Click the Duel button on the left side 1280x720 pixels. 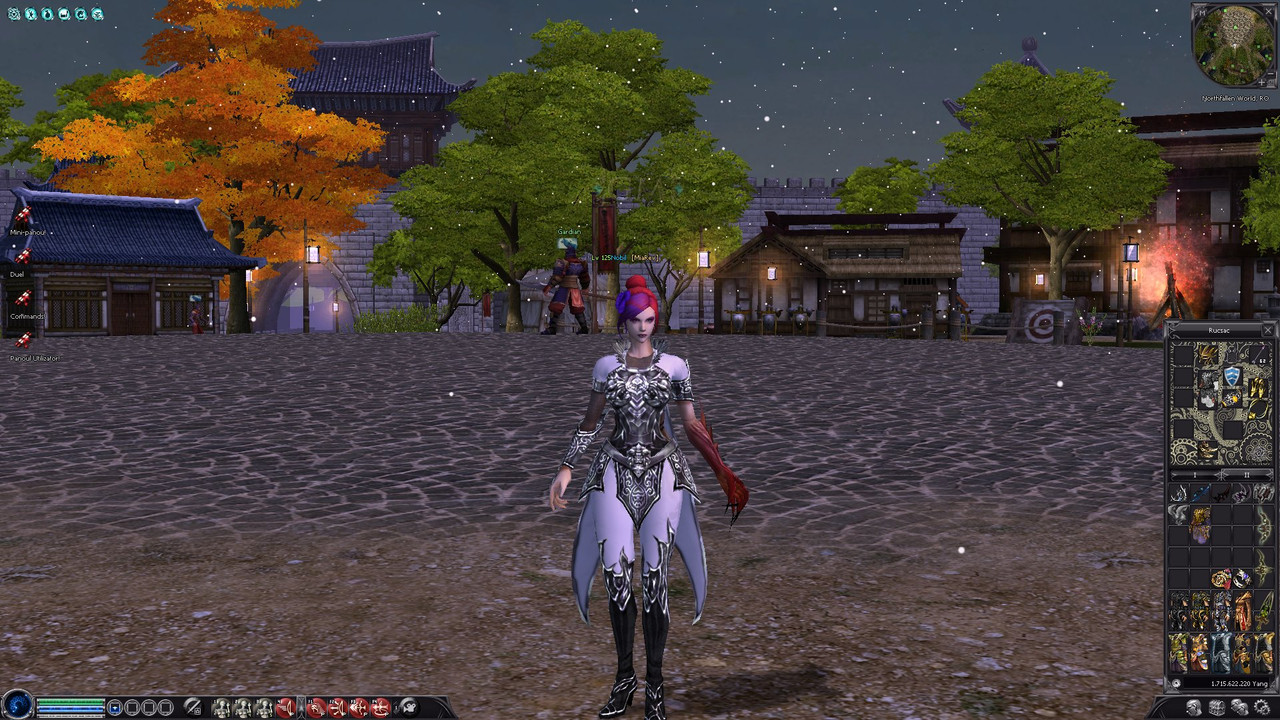click(17, 274)
